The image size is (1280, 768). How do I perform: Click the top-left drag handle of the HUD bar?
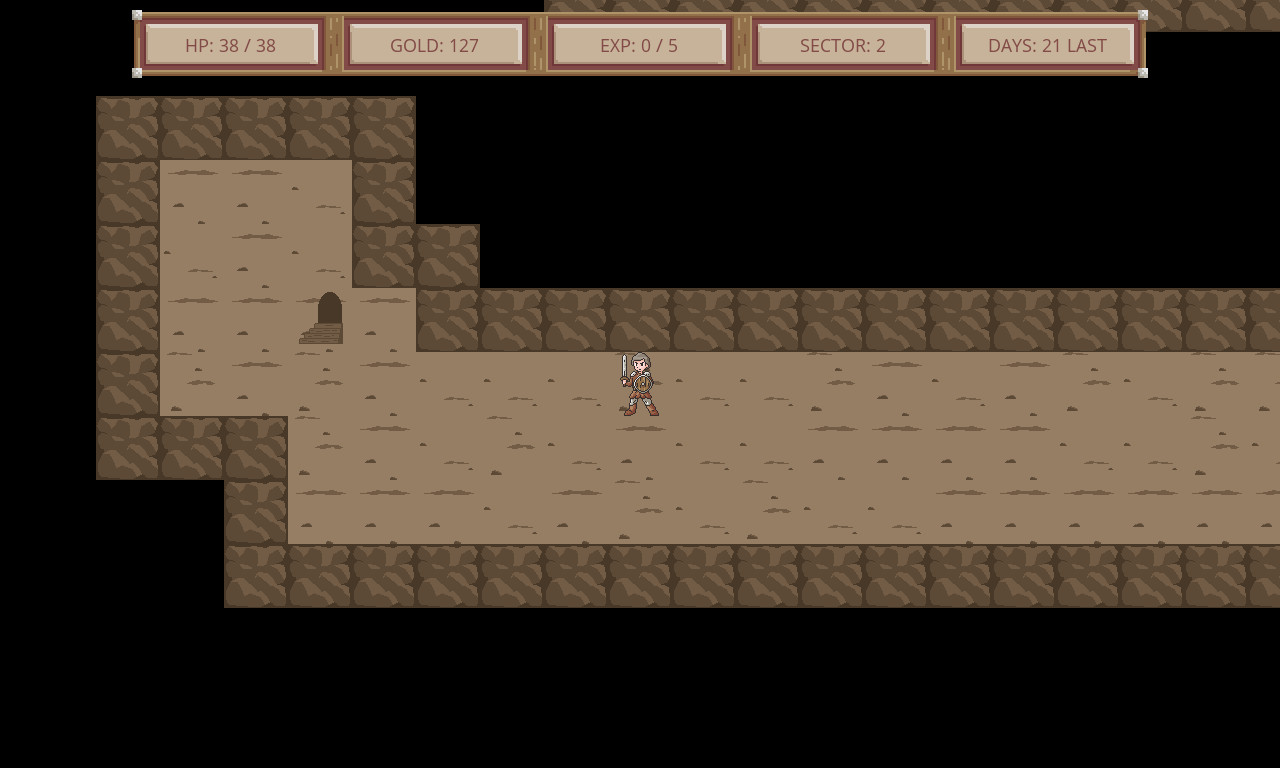pos(135,14)
